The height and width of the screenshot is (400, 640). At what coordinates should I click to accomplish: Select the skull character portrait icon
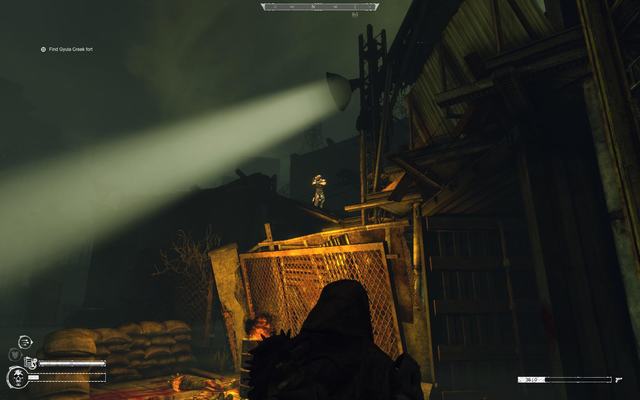click(17, 378)
